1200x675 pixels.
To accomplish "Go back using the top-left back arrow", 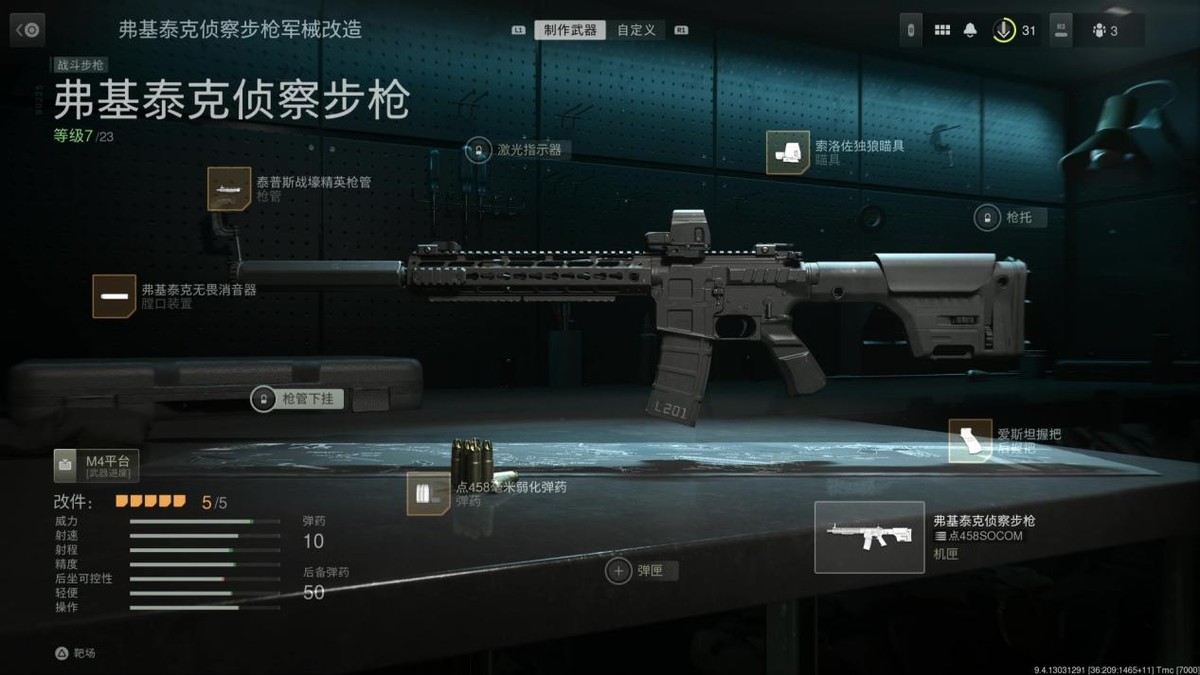I will pyautogui.click(x=27, y=30).
